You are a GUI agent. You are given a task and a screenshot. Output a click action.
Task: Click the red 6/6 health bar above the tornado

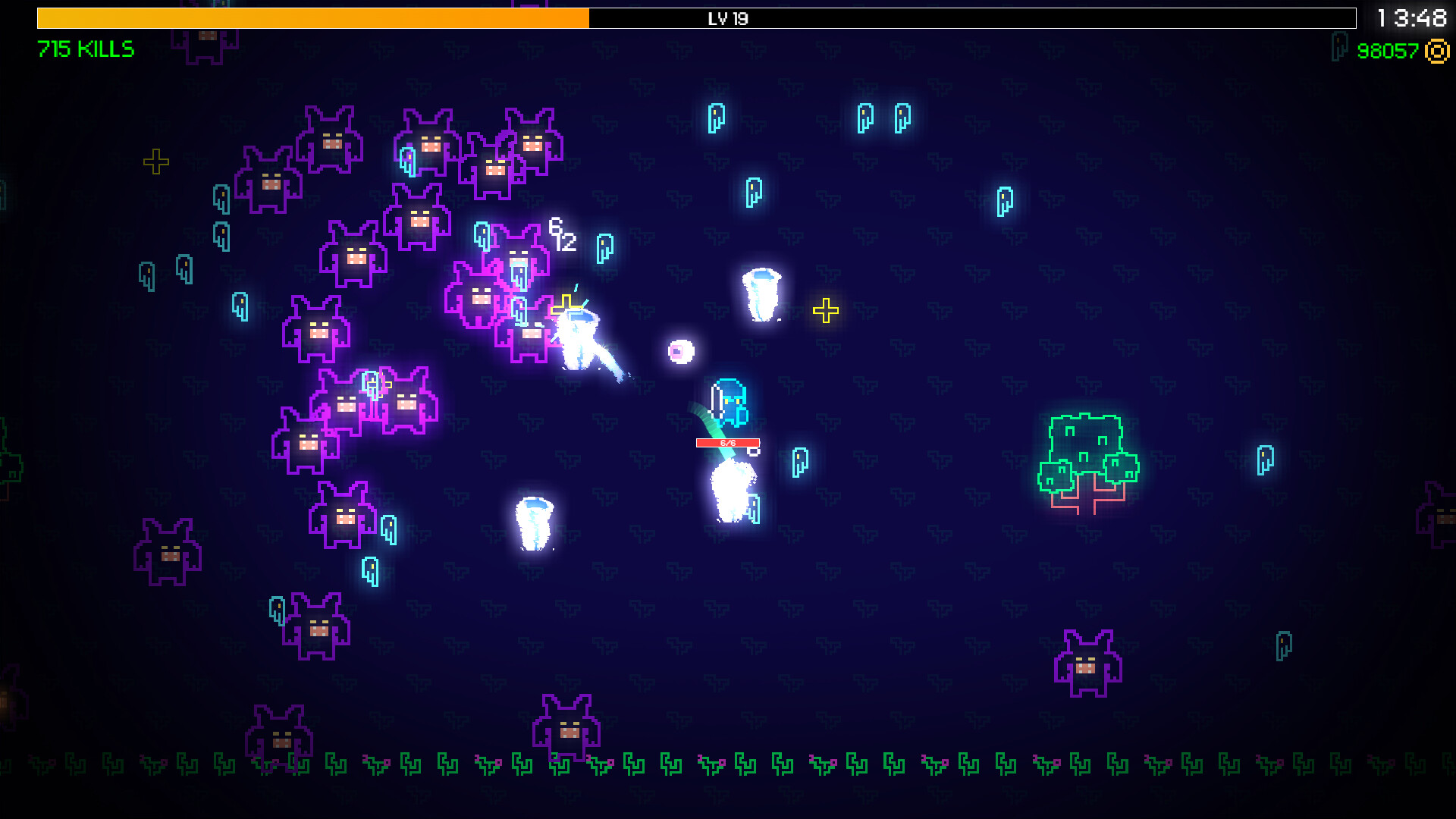point(728,442)
